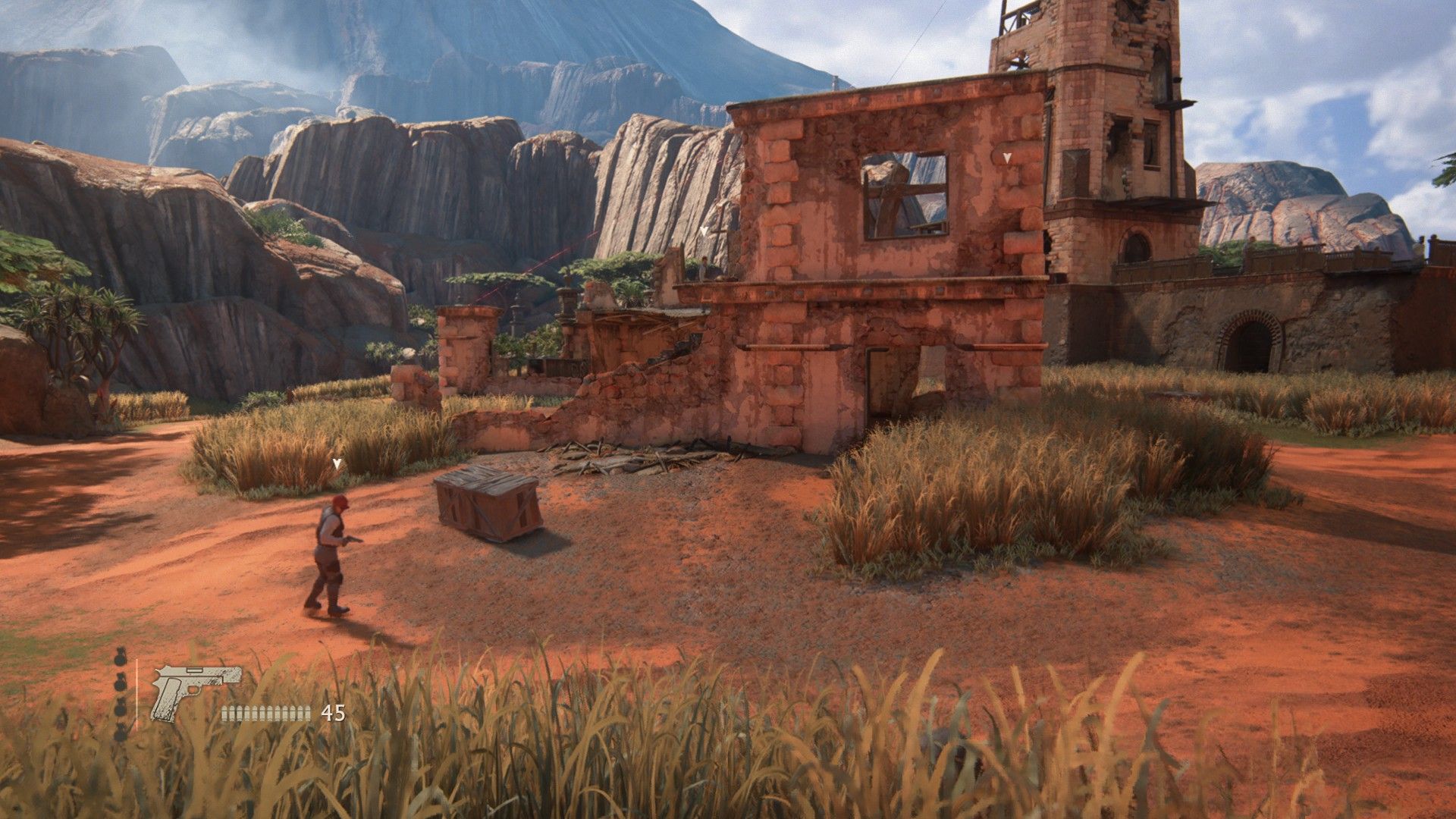Click the marker above the red-capped enemy
The width and height of the screenshot is (1456, 819).
click(337, 463)
